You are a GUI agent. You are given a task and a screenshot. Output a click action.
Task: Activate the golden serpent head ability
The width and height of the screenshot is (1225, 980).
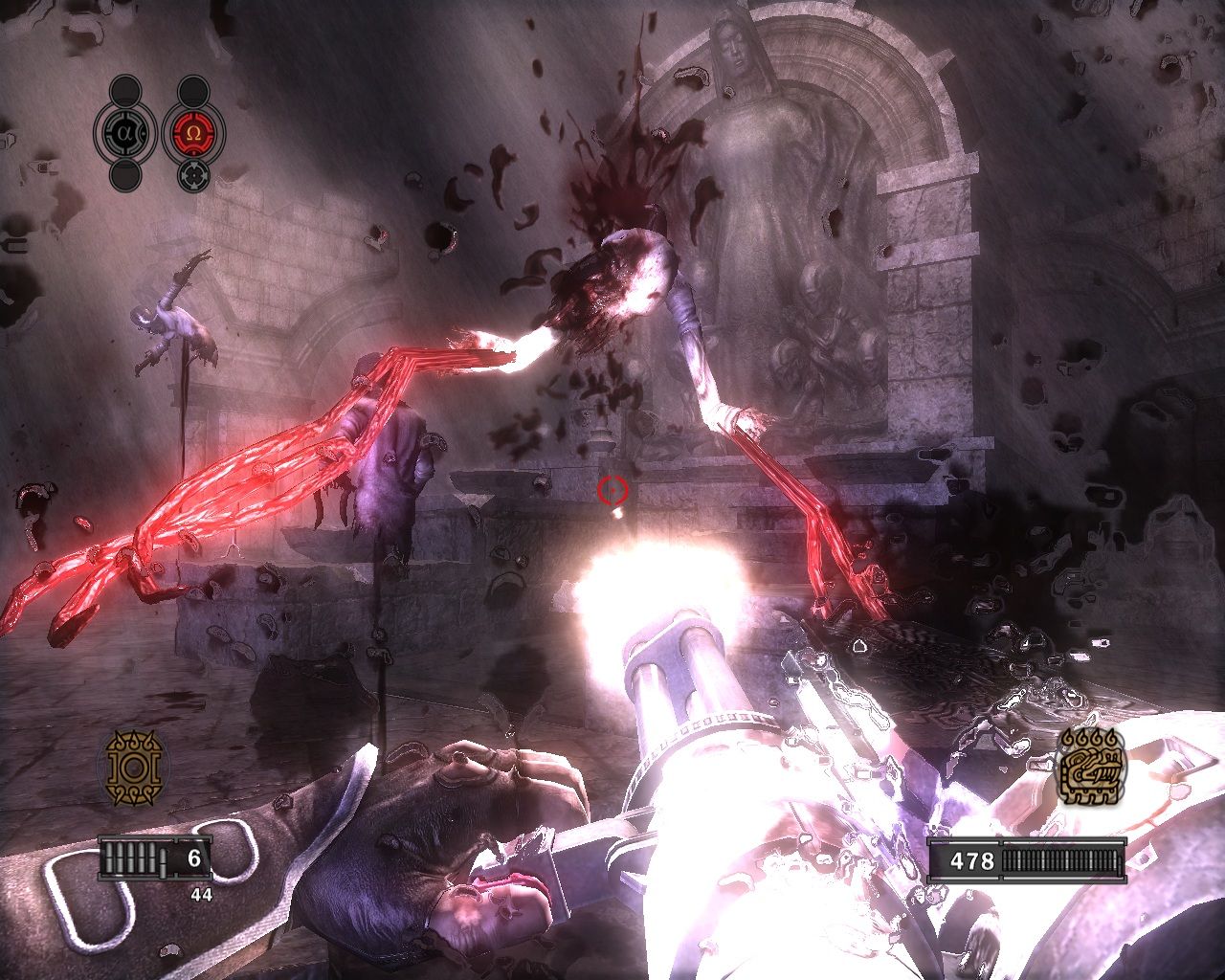pyautogui.click(x=1091, y=768)
